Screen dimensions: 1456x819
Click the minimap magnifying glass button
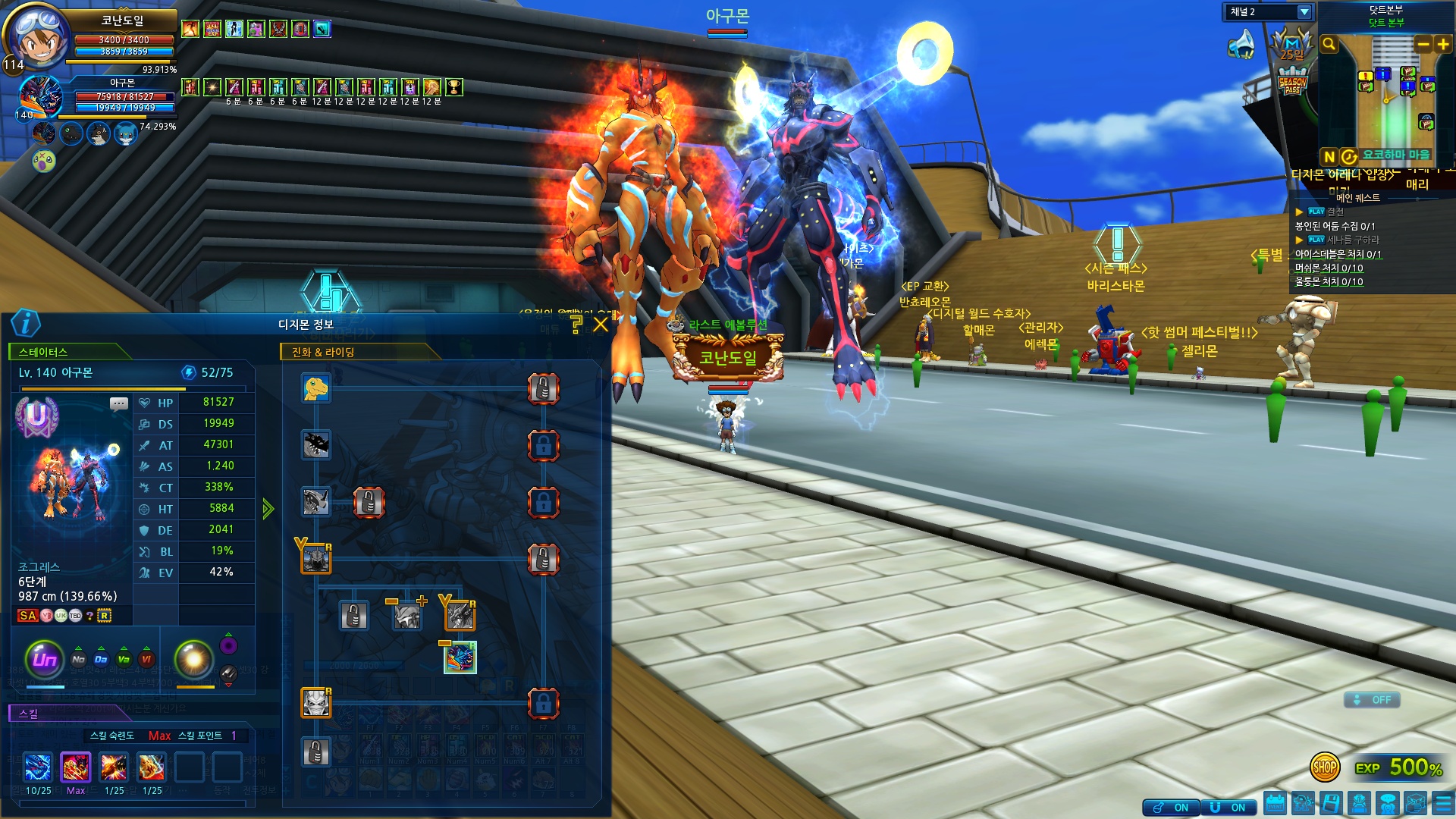click(1329, 45)
